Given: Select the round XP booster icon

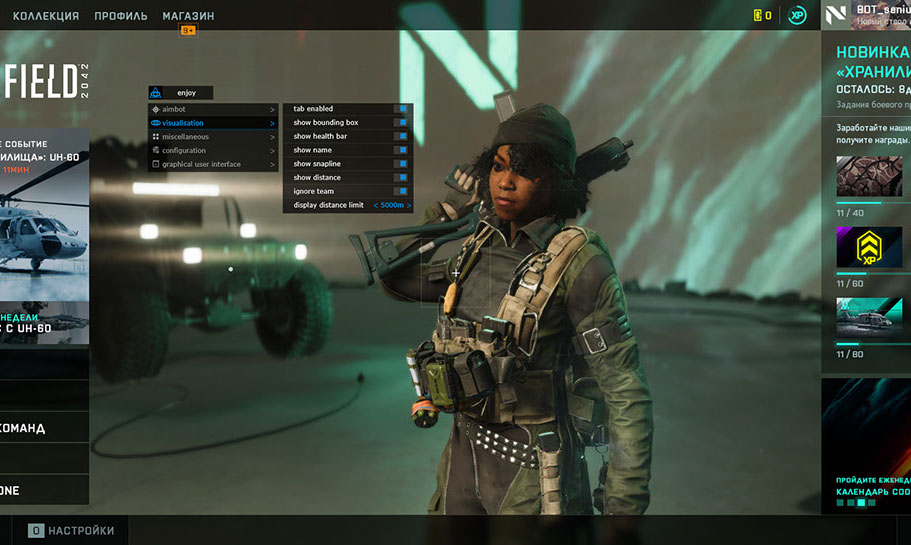Looking at the screenshot, I should 797,16.
